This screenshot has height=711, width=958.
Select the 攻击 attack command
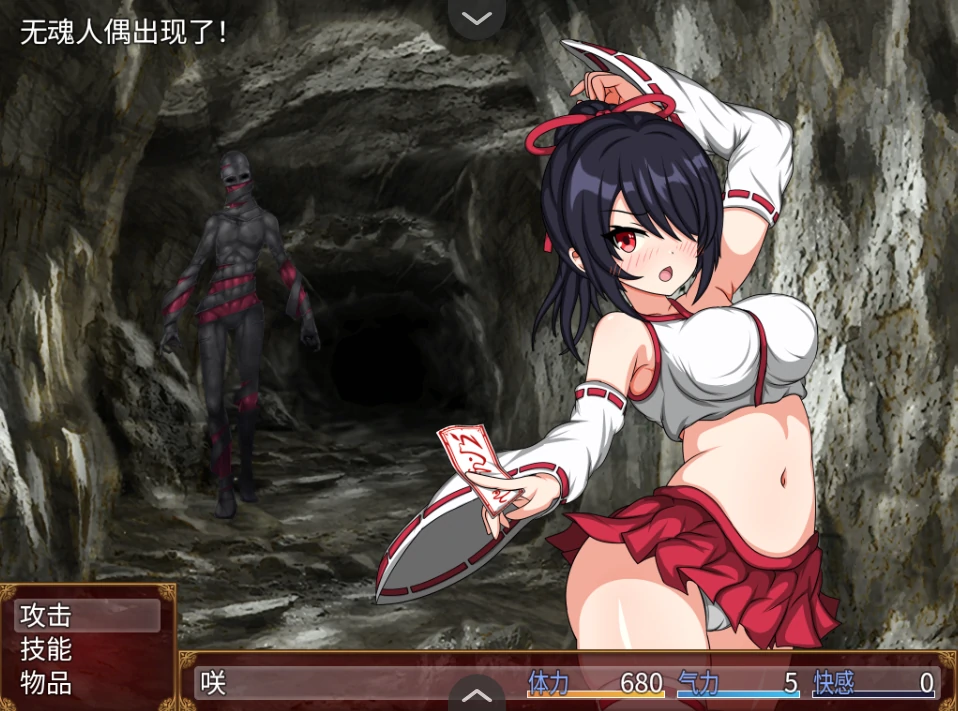(87, 616)
